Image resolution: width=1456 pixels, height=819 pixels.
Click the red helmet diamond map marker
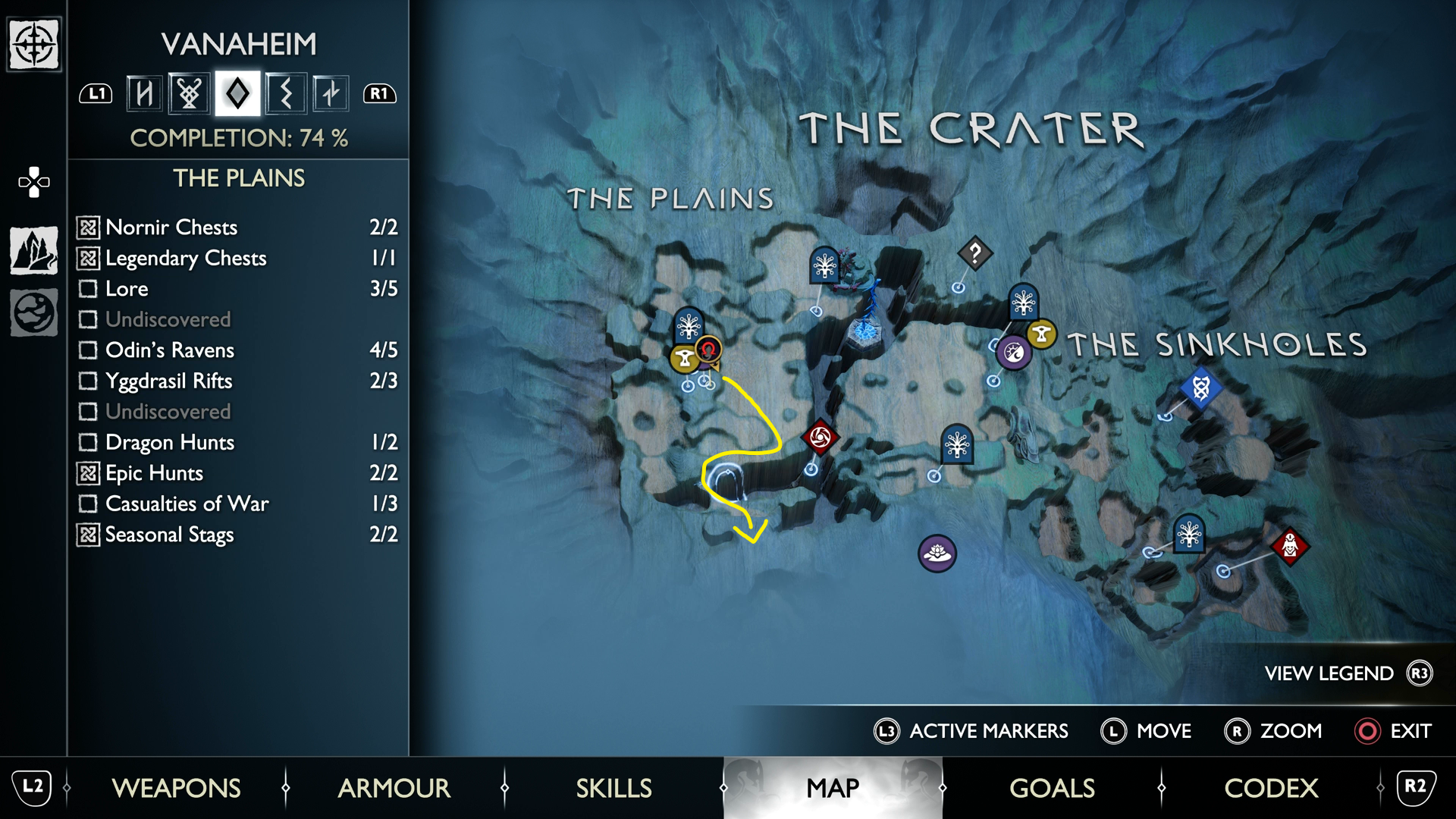point(1290,544)
